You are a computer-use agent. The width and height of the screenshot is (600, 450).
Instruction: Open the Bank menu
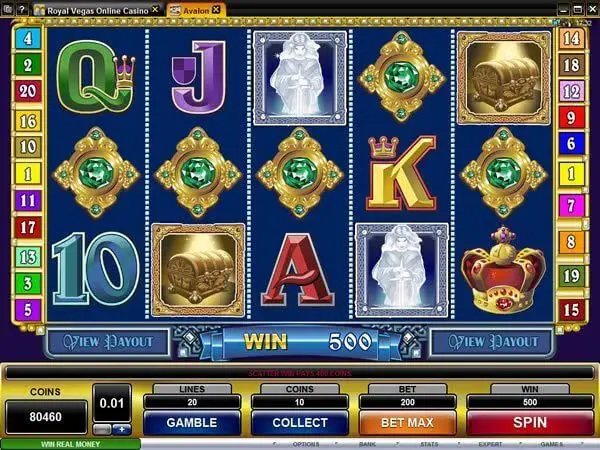pyautogui.click(x=366, y=444)
